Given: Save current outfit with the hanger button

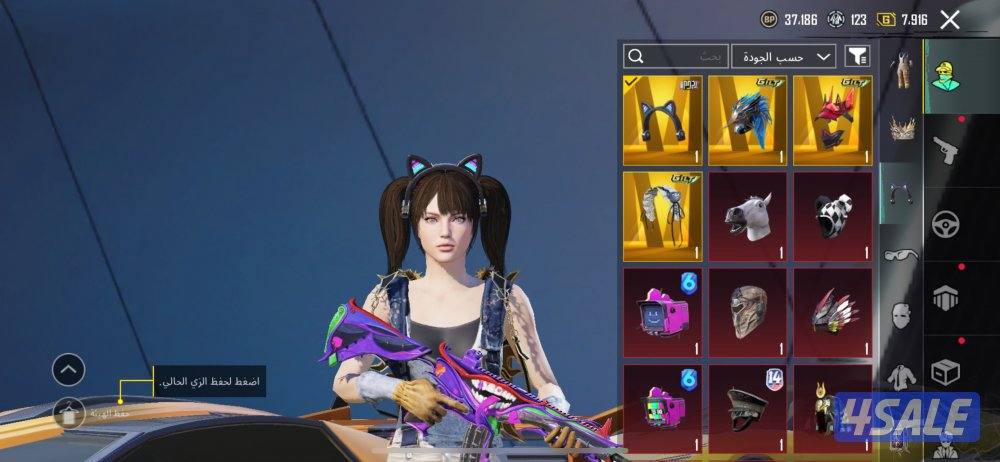Looking at the screenshot, I should point(68,411).
